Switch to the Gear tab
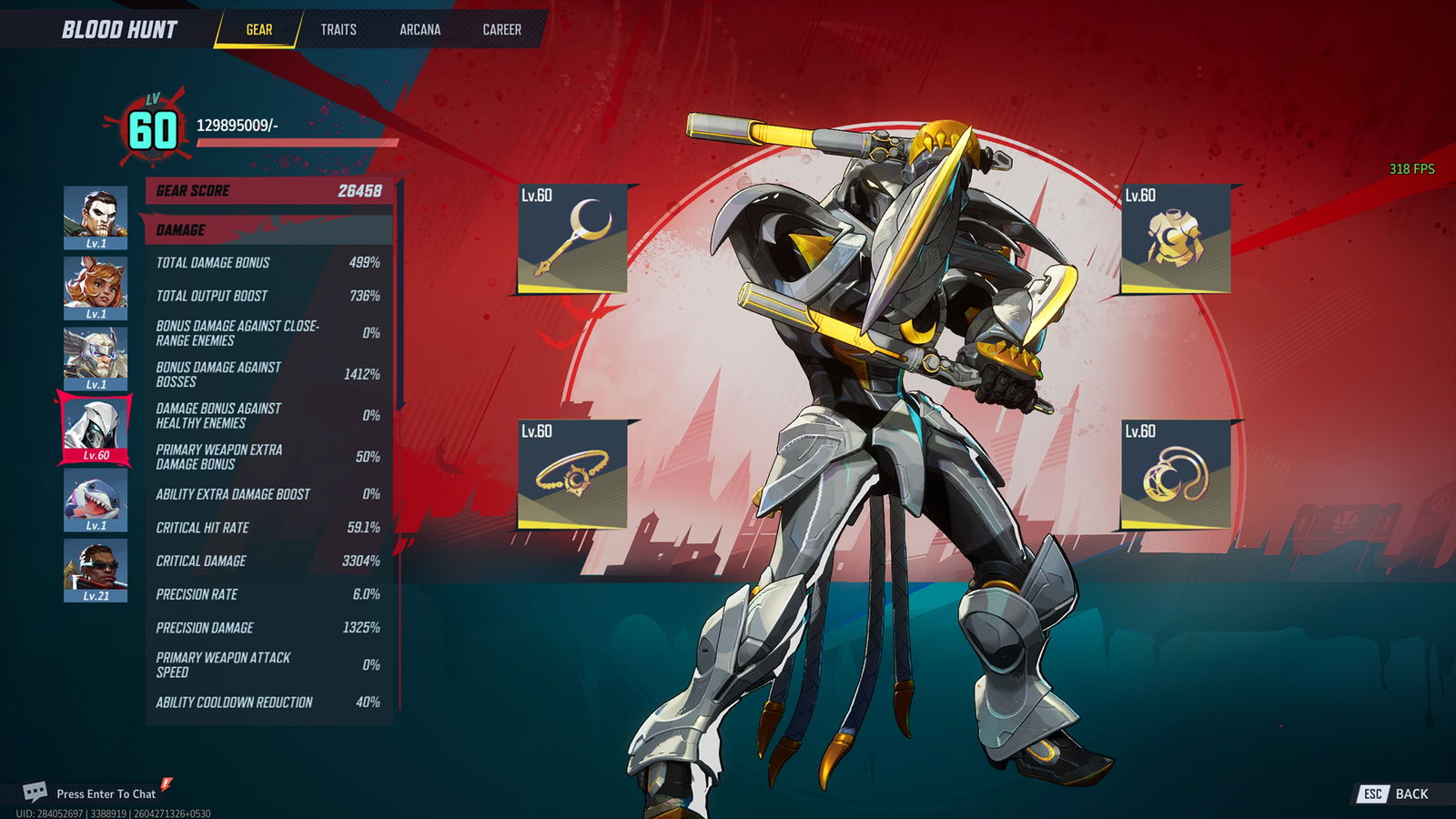 258,29
